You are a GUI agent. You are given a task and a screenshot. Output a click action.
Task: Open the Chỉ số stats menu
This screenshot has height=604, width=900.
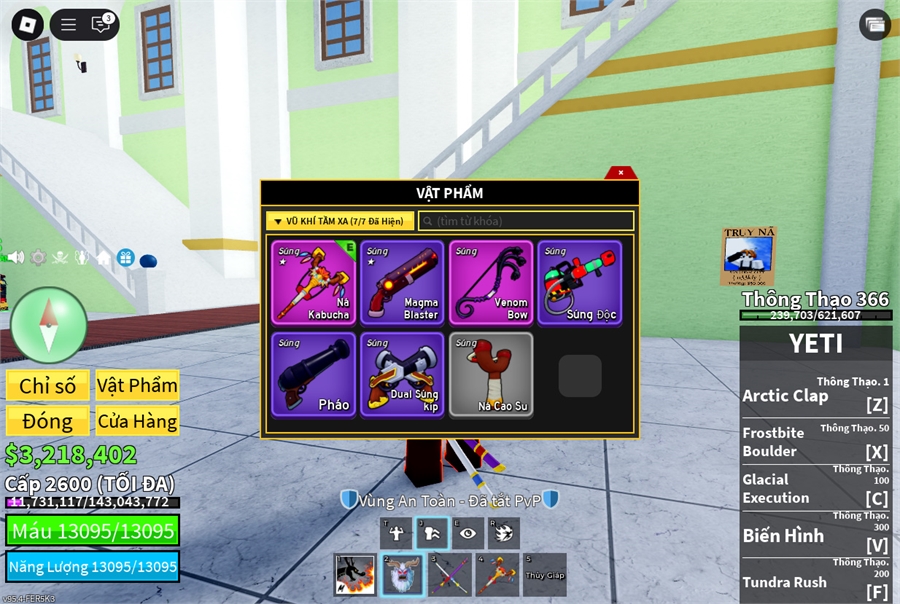pyautogui.click(x=47, y=386)
